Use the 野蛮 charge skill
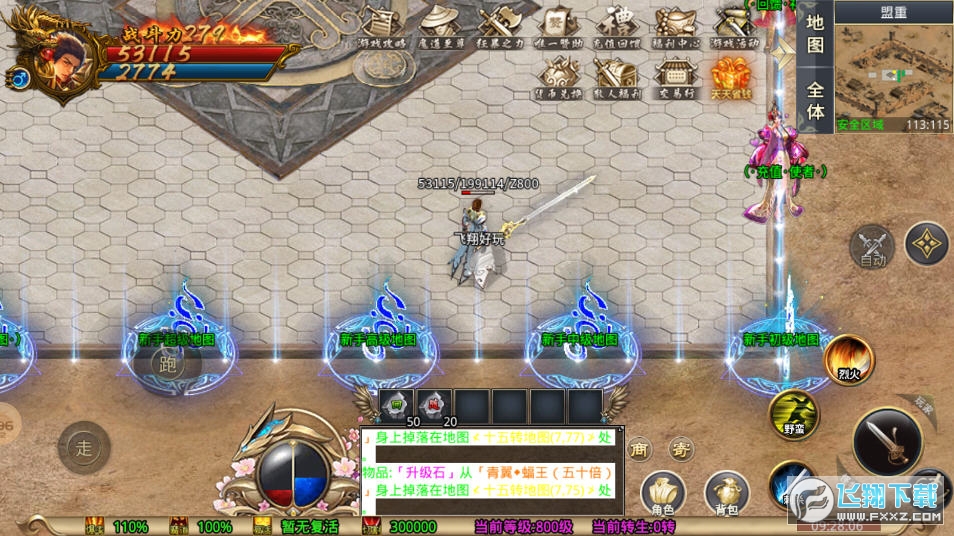Viewport: 954px width, 536px height. [x=793, y=414]
